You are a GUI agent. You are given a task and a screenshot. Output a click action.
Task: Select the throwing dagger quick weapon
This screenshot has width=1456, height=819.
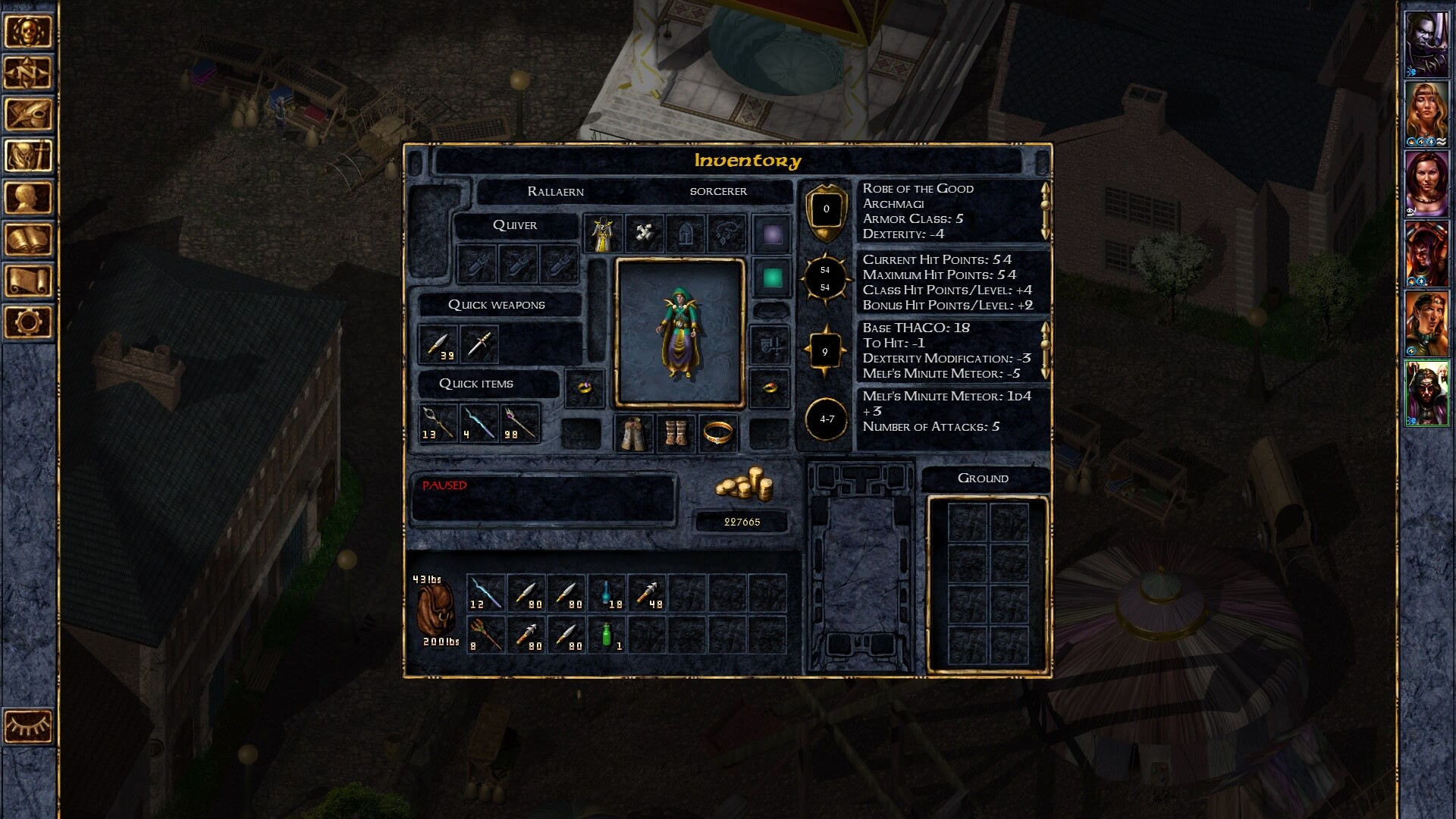pyautogui.click(x=481, y=345)
